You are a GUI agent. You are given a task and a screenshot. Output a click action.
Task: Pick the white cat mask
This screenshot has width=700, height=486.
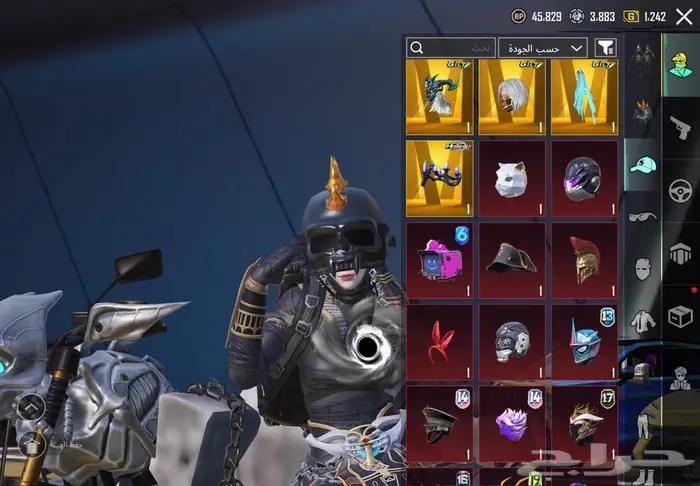pos(512,178)
